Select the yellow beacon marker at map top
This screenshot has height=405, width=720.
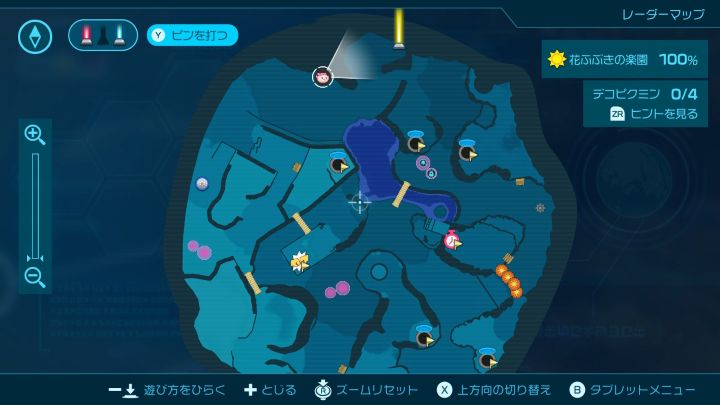[x=399, y=27]
